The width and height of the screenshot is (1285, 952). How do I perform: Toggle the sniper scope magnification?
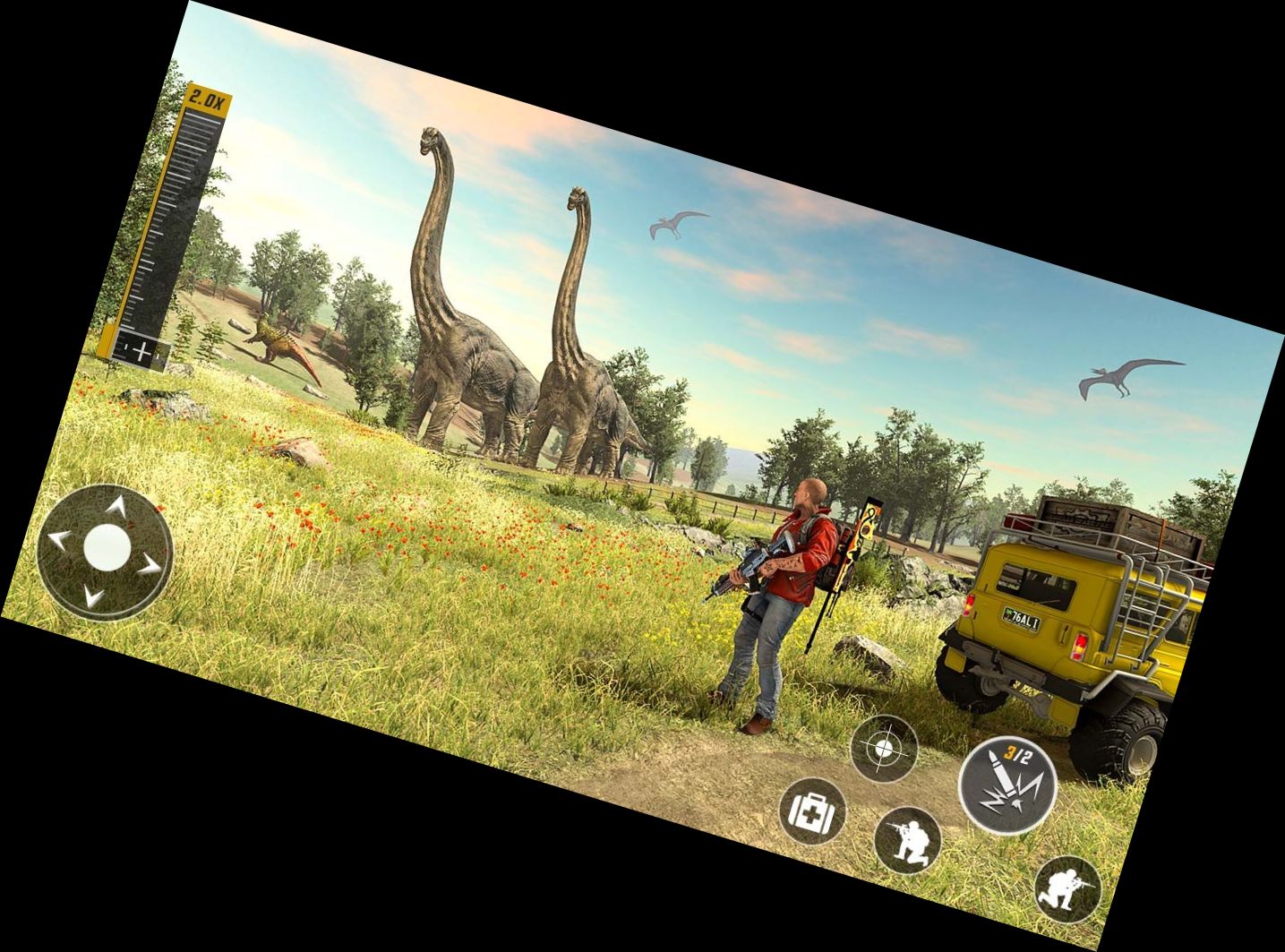click(x=208, y=99)
